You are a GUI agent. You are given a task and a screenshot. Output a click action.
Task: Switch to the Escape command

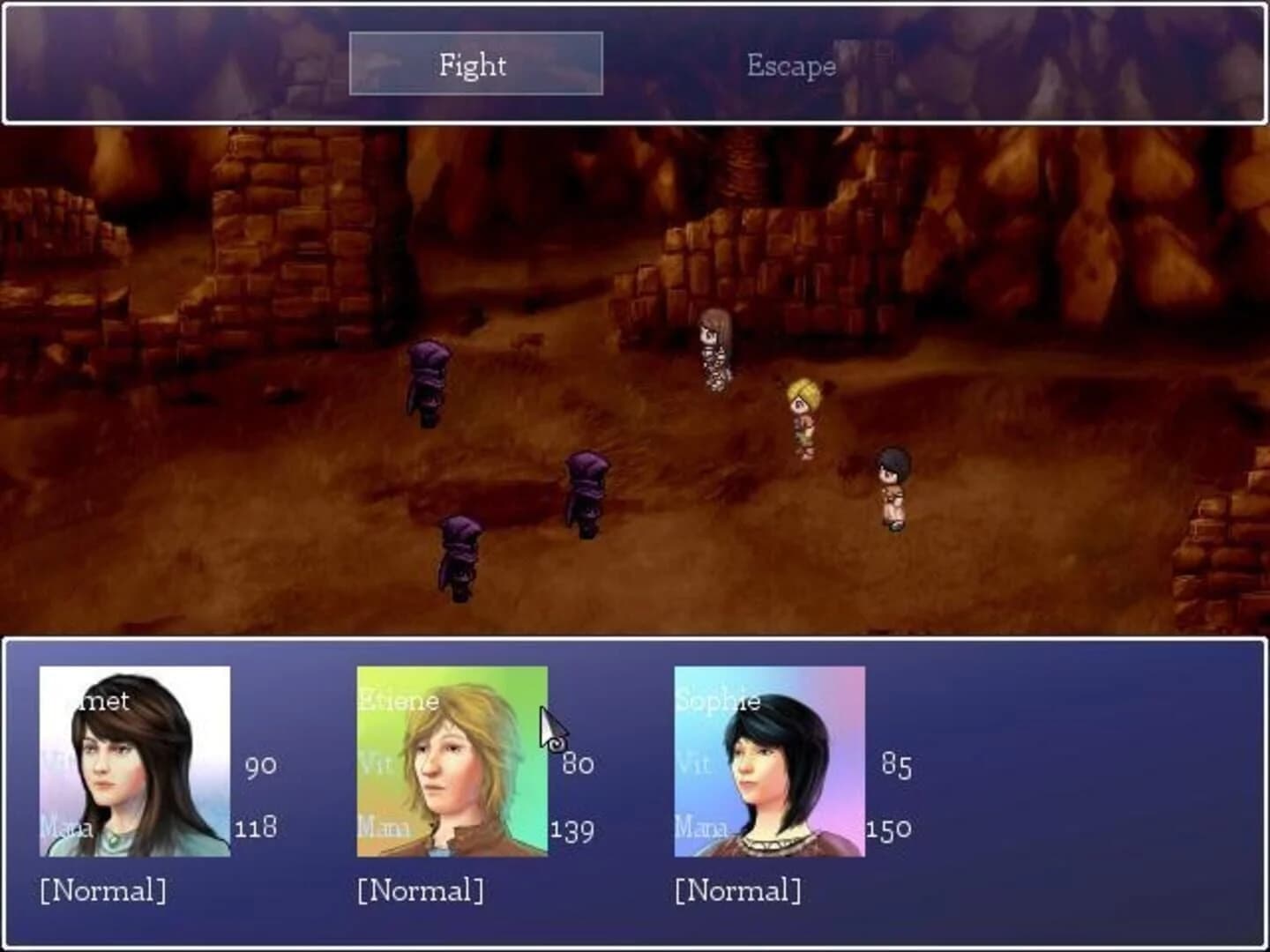pyautogui.click(x=792, y=64)
